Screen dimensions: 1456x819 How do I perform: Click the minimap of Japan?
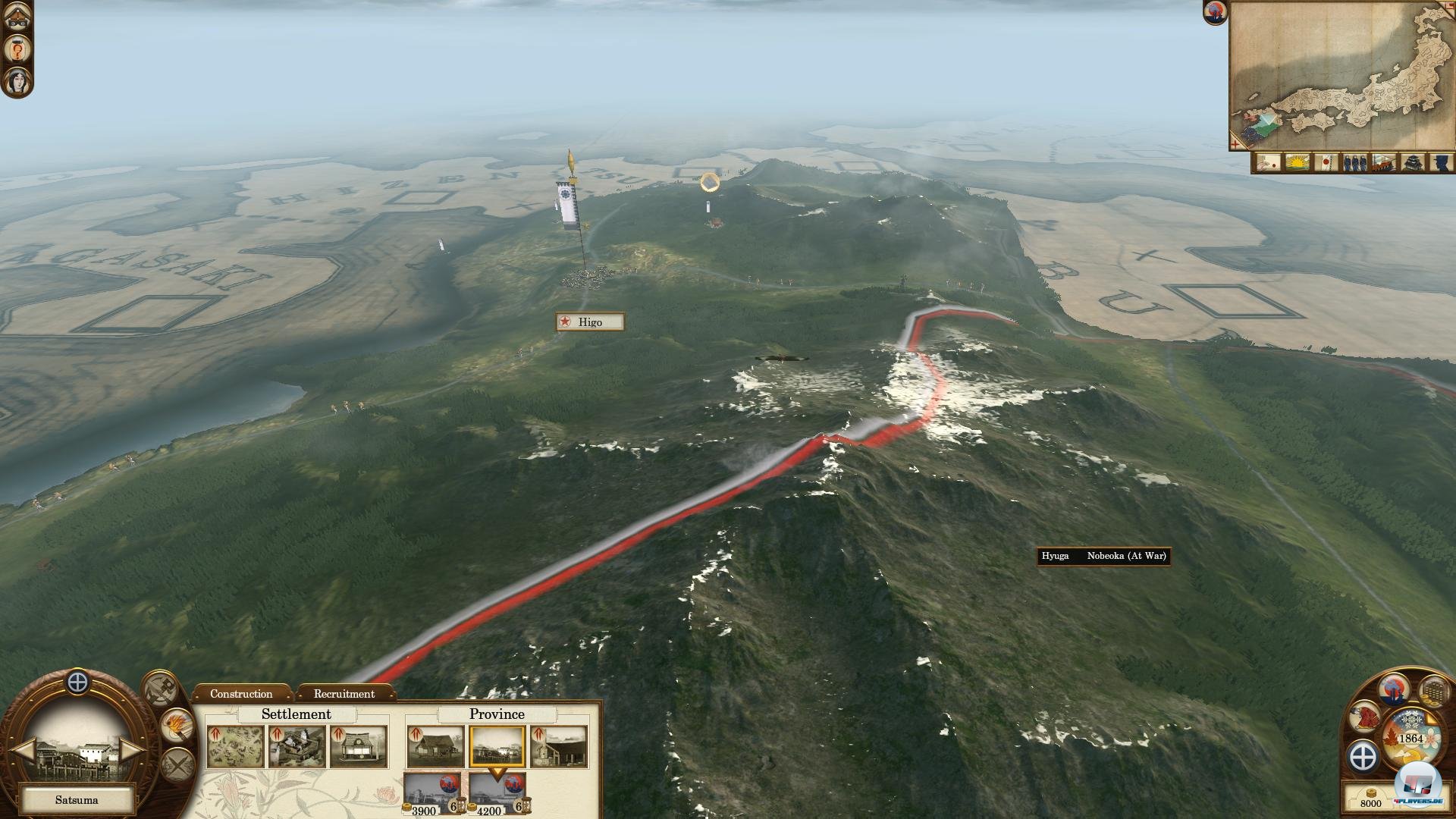(x=1341, y=74)
